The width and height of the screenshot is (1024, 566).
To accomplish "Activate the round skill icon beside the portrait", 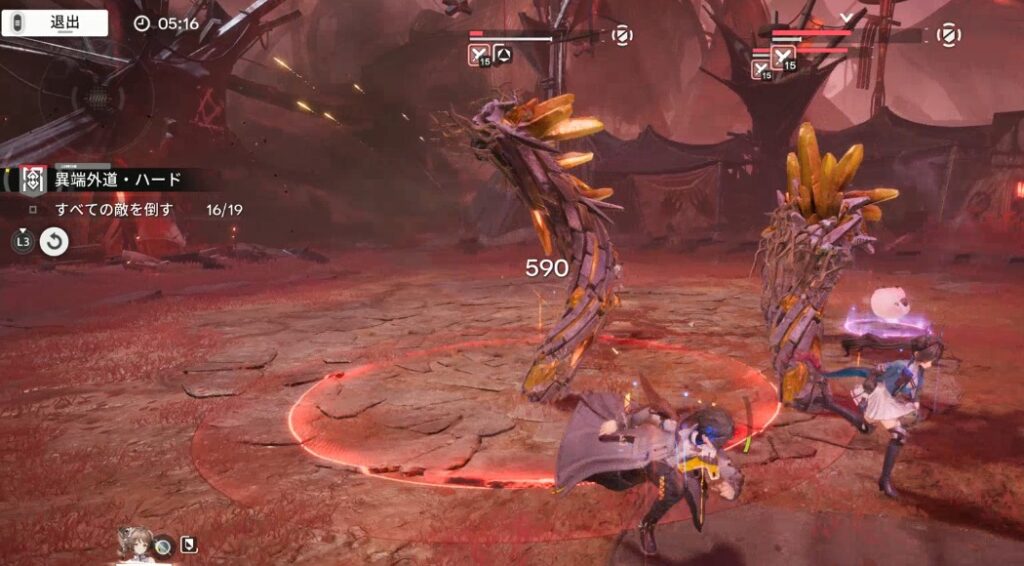I will [x=163, y=545].
